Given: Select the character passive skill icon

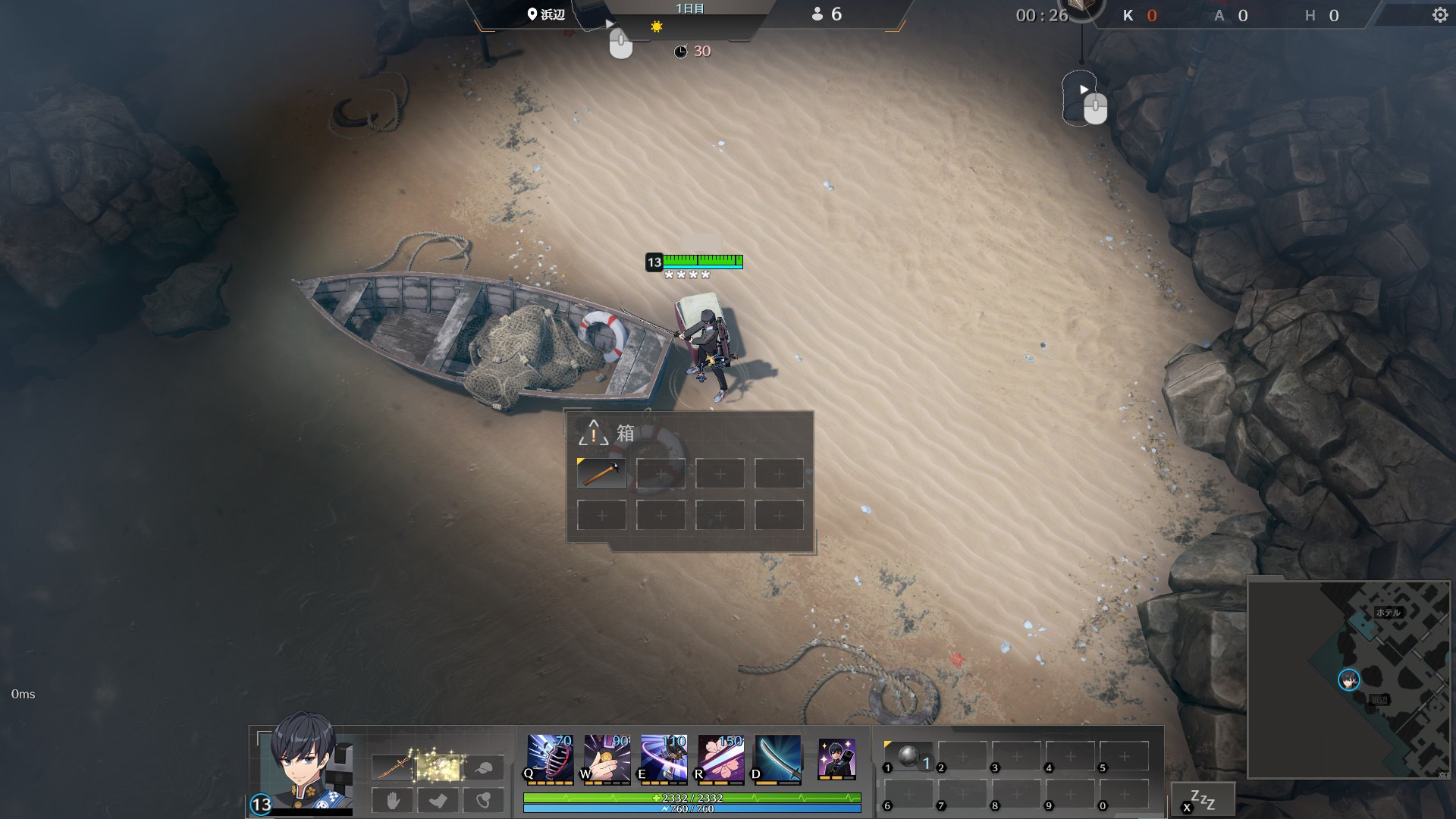Looking at the screenshot, I should 836,758.
